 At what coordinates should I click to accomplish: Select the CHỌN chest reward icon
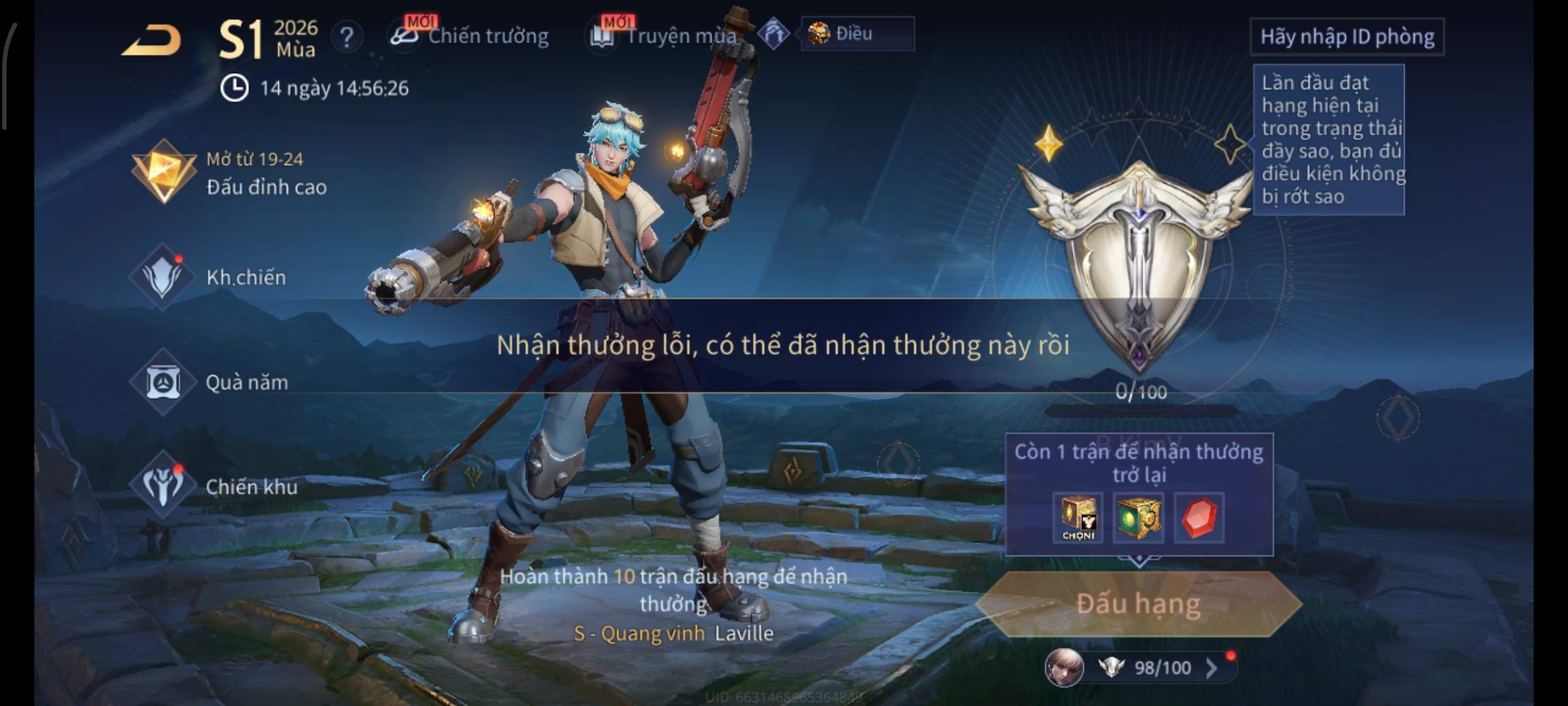point(1078,518)
